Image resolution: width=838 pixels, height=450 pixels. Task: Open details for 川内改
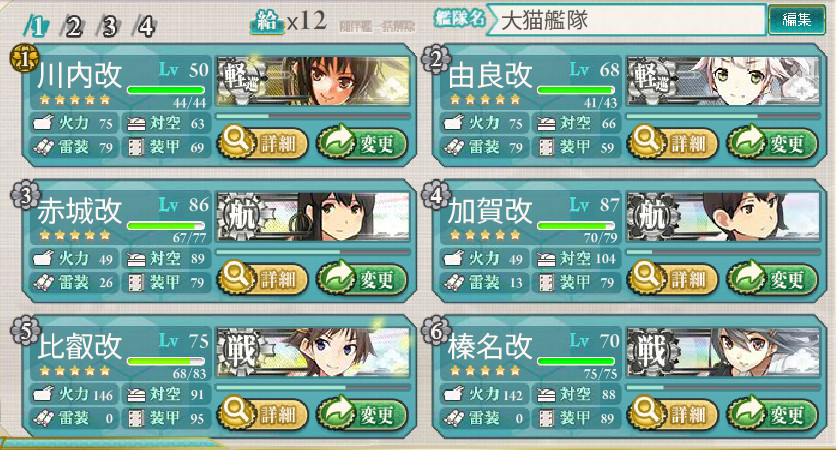tap(263, 143)
